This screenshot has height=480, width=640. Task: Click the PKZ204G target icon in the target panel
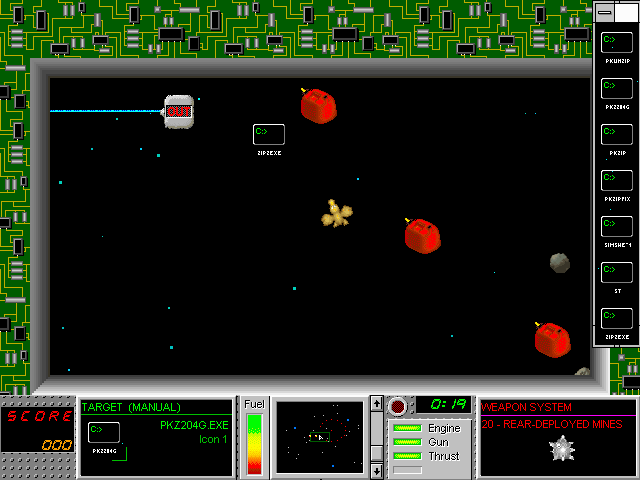click(x=103, y=433)
